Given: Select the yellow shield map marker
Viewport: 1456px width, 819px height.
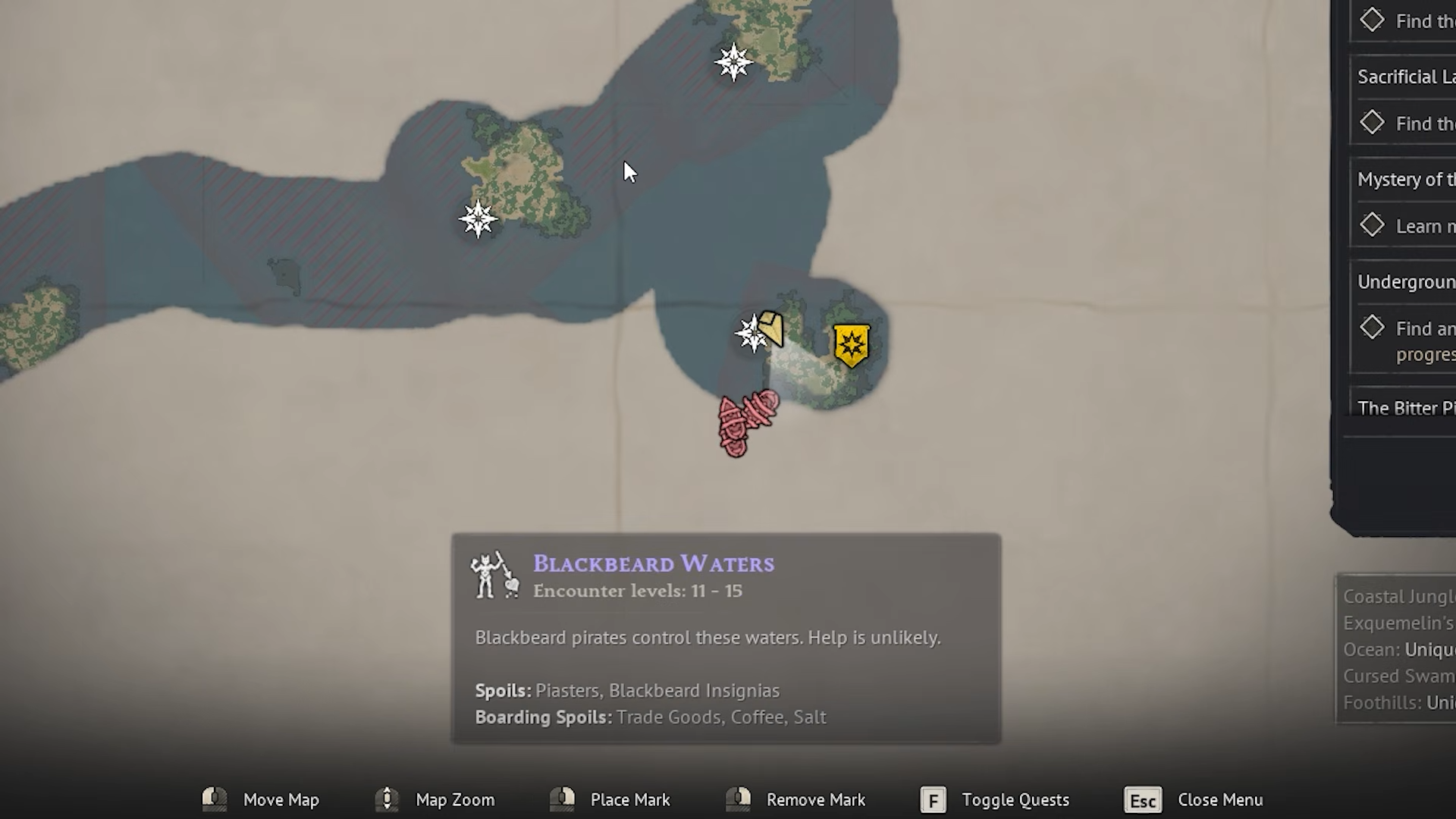Looking at the screenshot, I should (x=851, y=345).
